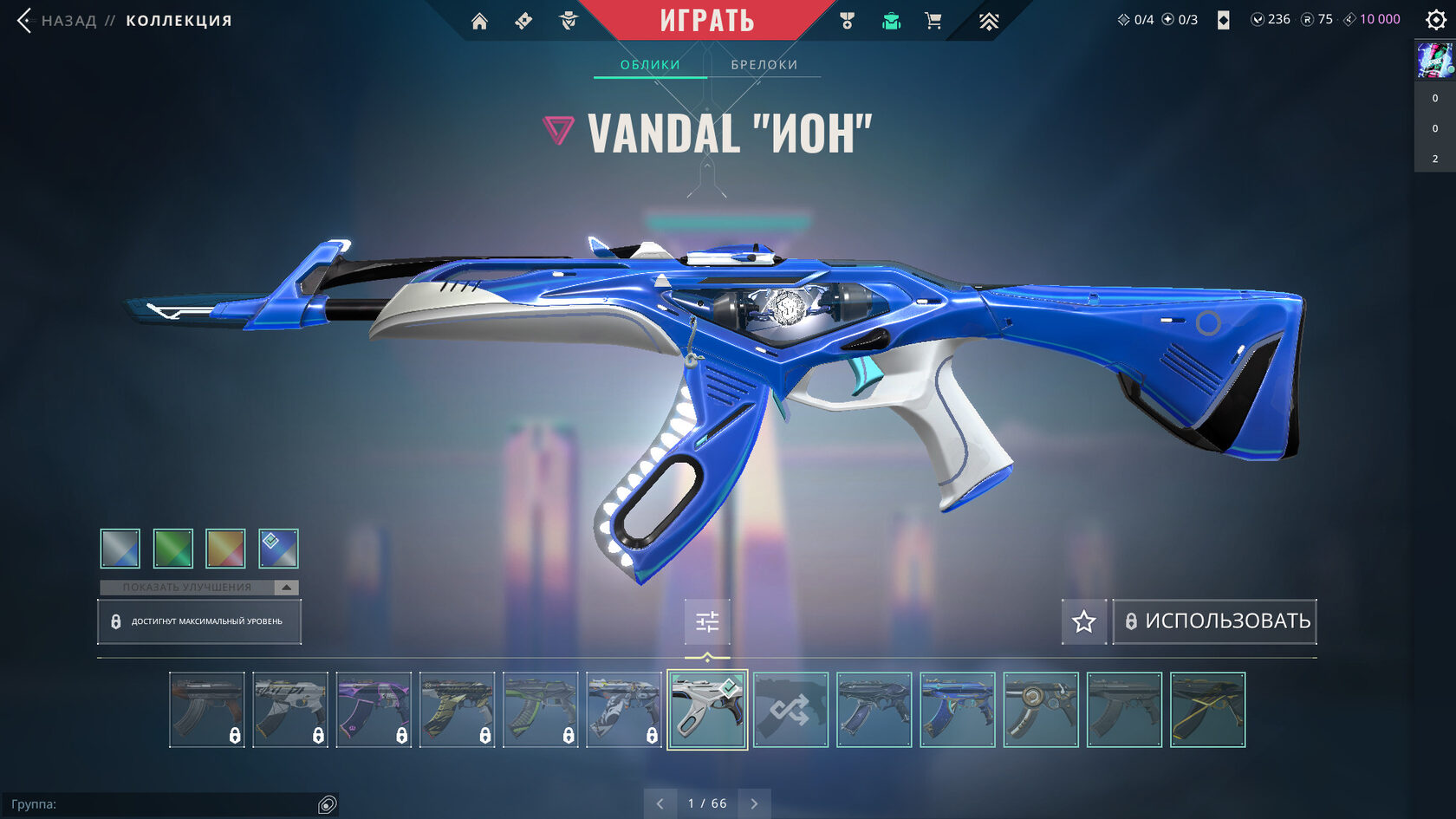Viewport: 1456px width, 819px height.
Task: Open the home screen icon
Action: pos(479,22)
